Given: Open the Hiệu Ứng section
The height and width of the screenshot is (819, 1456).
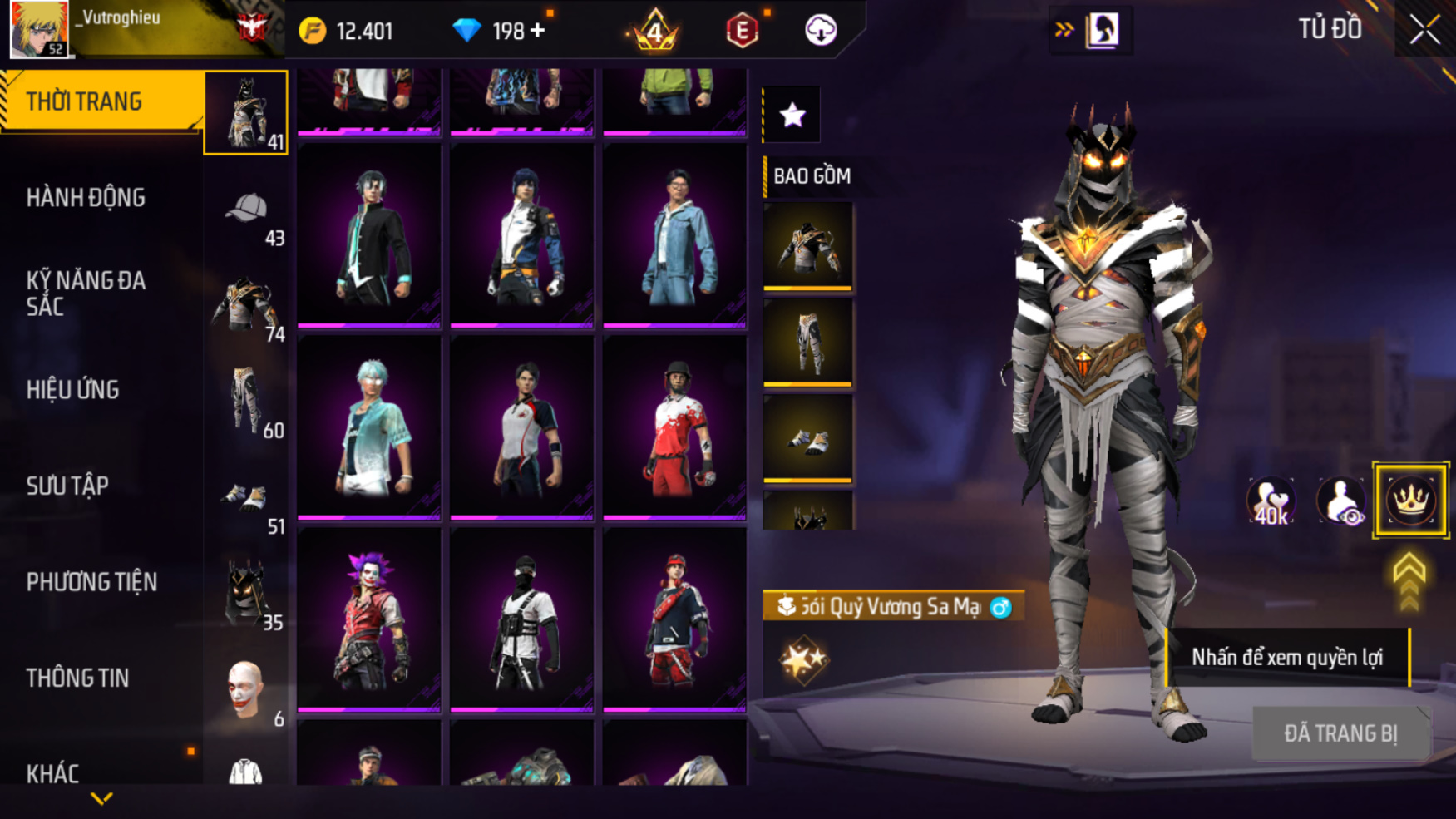Looking at the screenshot, I should point(72,389).
